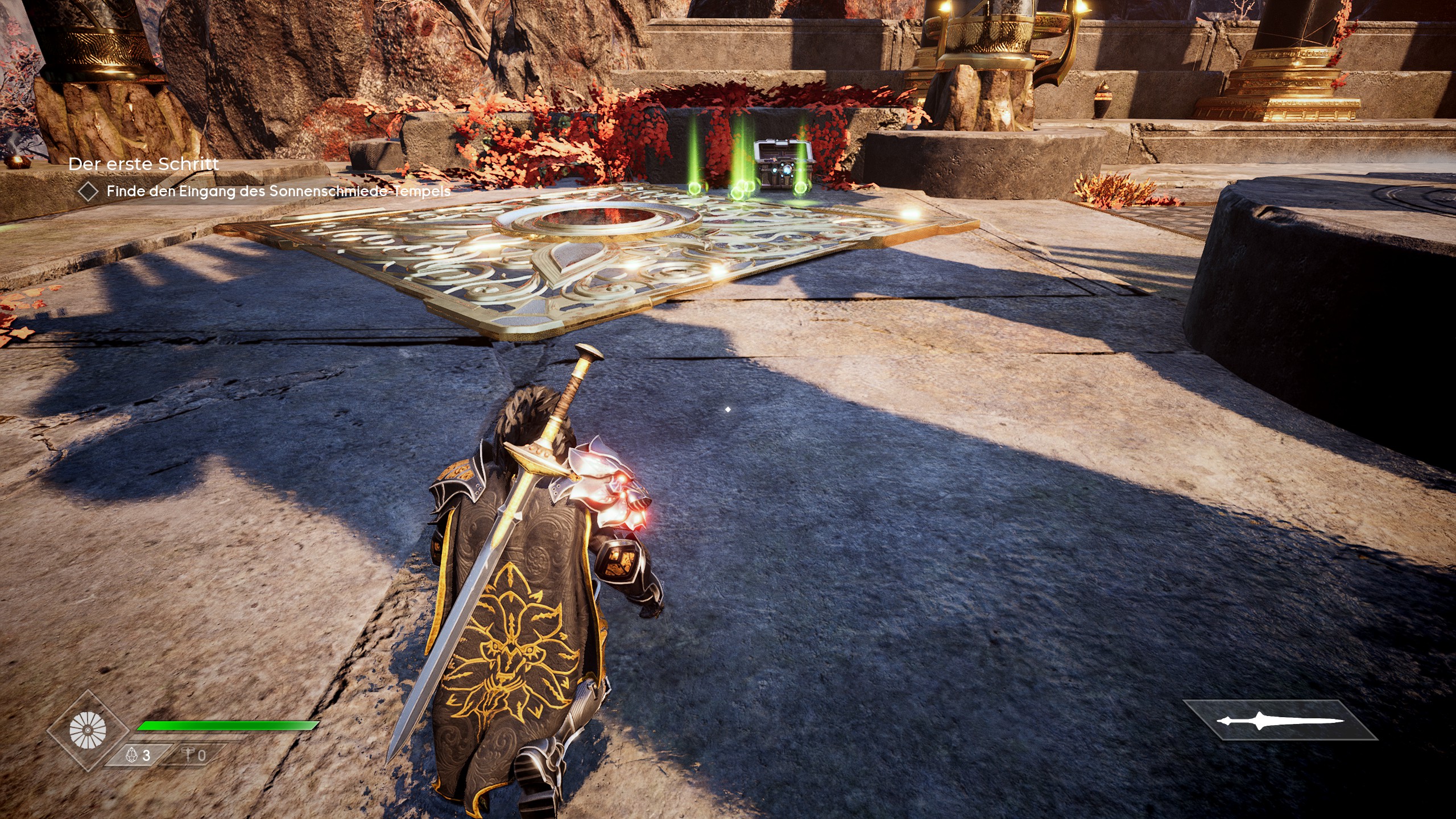1456x819 pixels.
Task: Activate the round emblem ability icon
Action: coord(88,730)
